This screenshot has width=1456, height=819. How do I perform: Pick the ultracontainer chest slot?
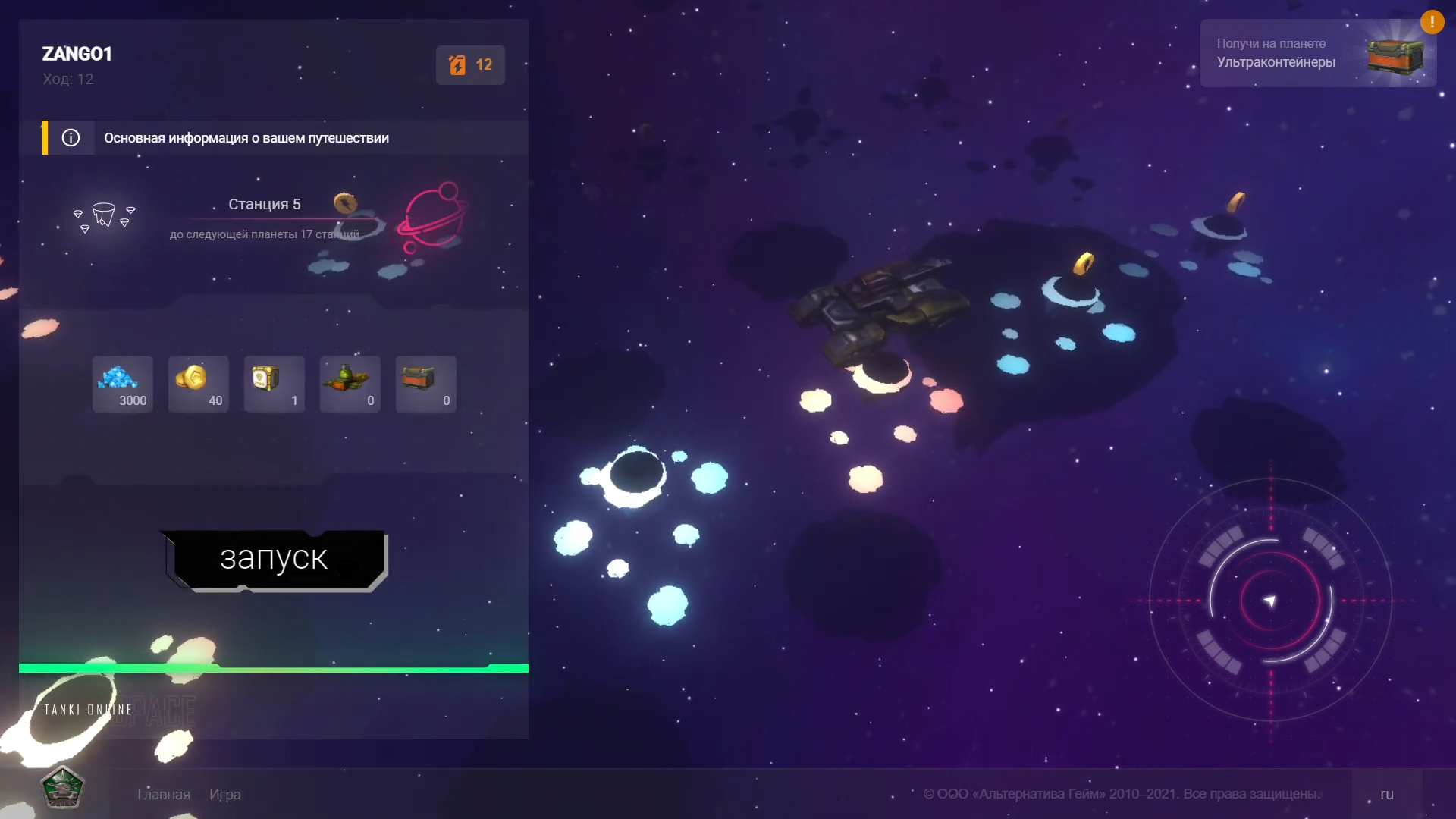(426, 384)
